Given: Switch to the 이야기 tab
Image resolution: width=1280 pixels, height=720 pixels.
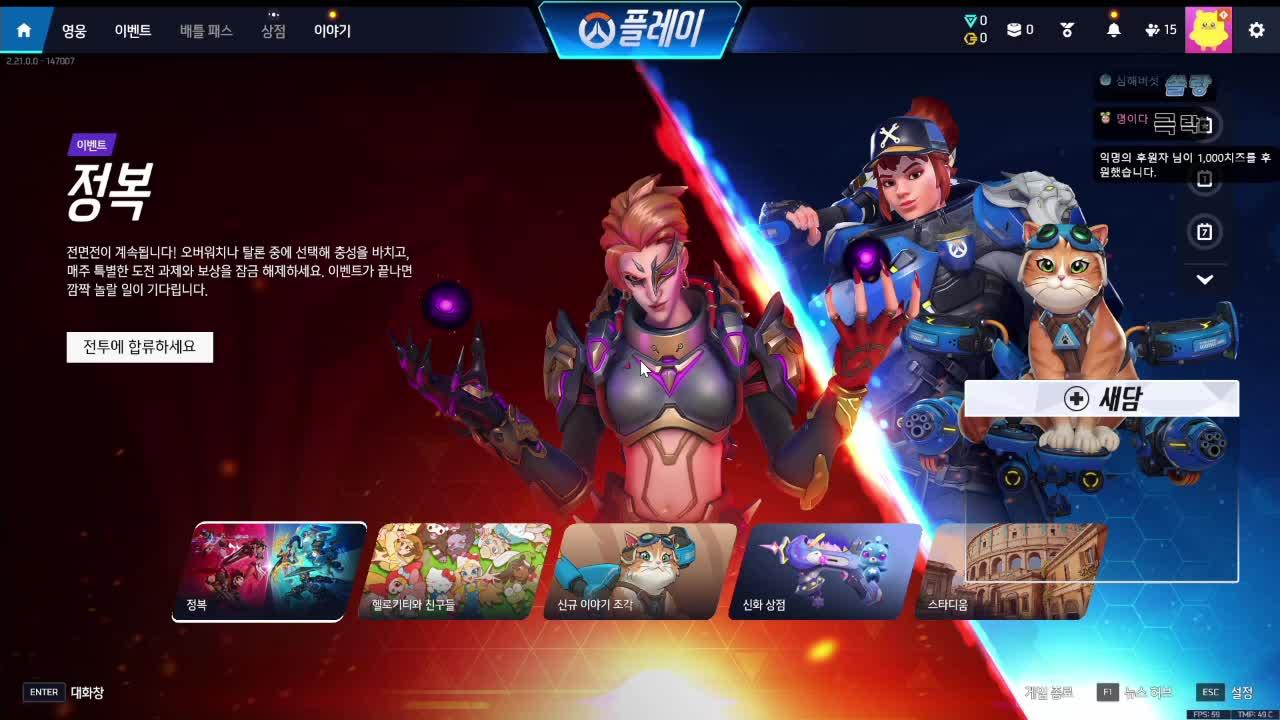Looking at the screenshot, I should pos(334,30).
